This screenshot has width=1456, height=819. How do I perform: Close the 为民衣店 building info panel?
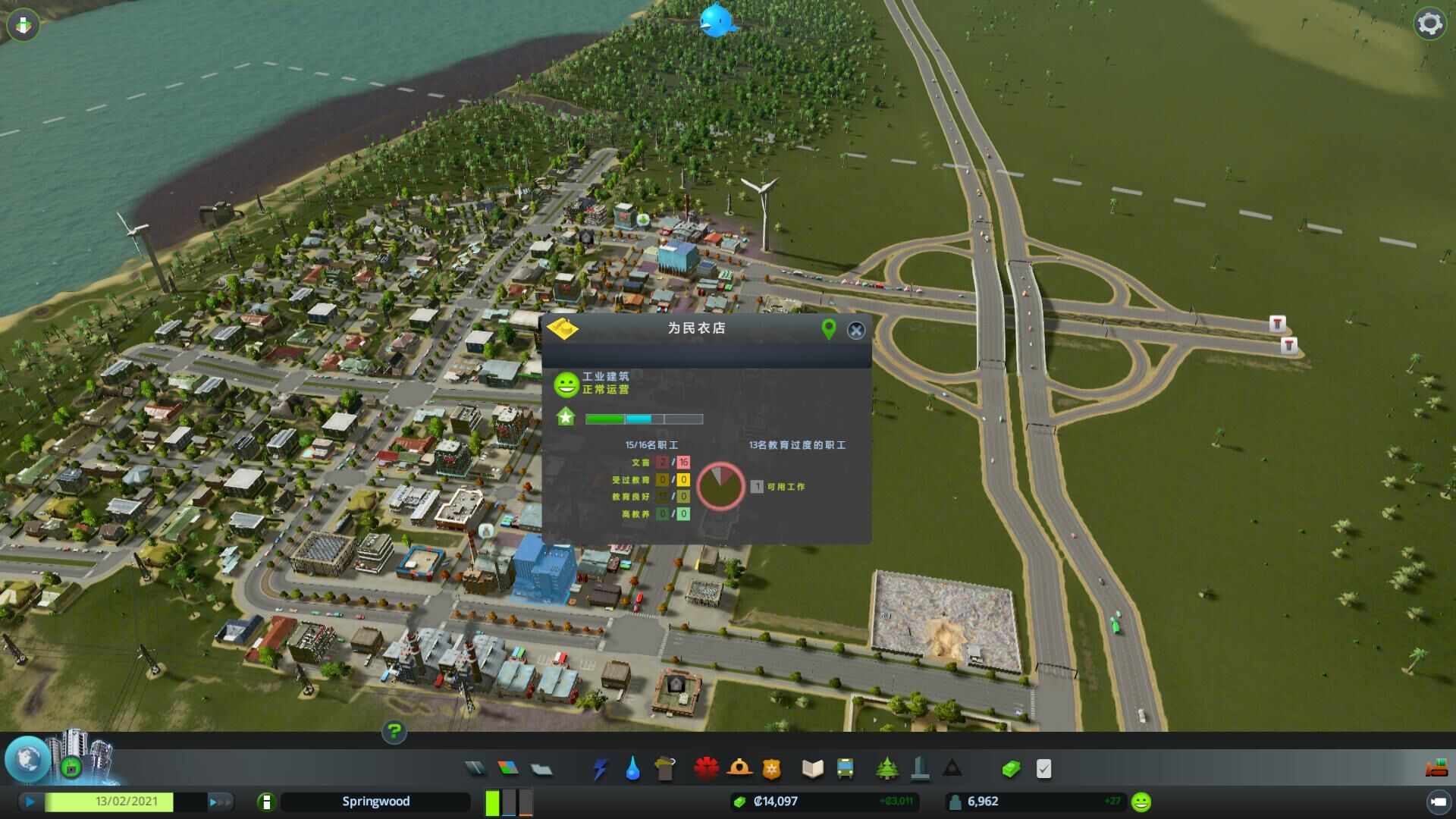point(856,330)
